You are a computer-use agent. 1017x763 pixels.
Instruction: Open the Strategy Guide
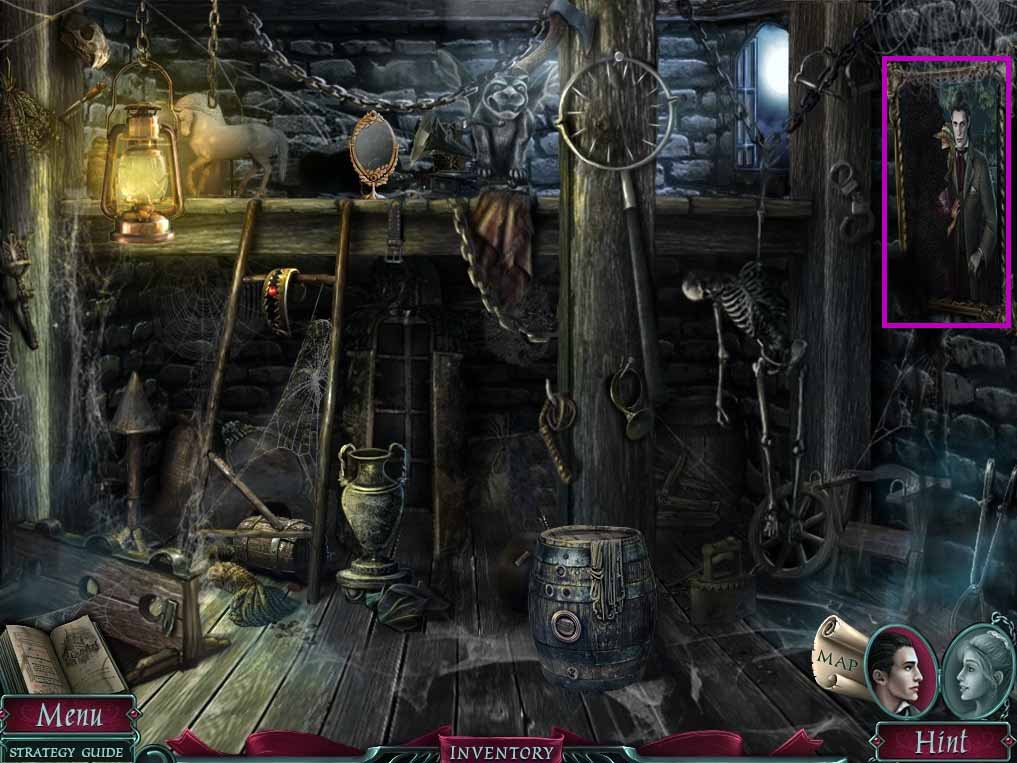(67, 752)
